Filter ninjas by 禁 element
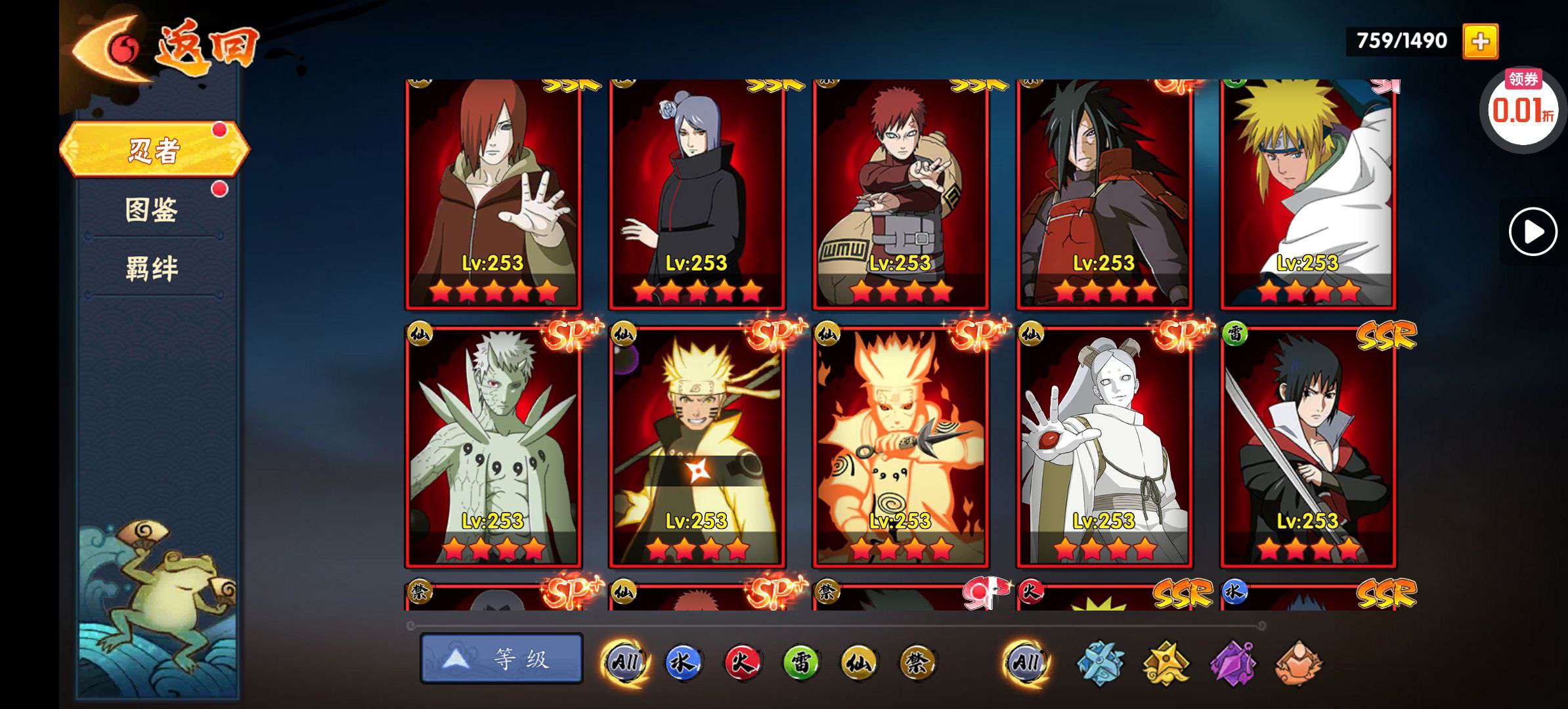Screen dimensions: 1568x709 [917, 662]
